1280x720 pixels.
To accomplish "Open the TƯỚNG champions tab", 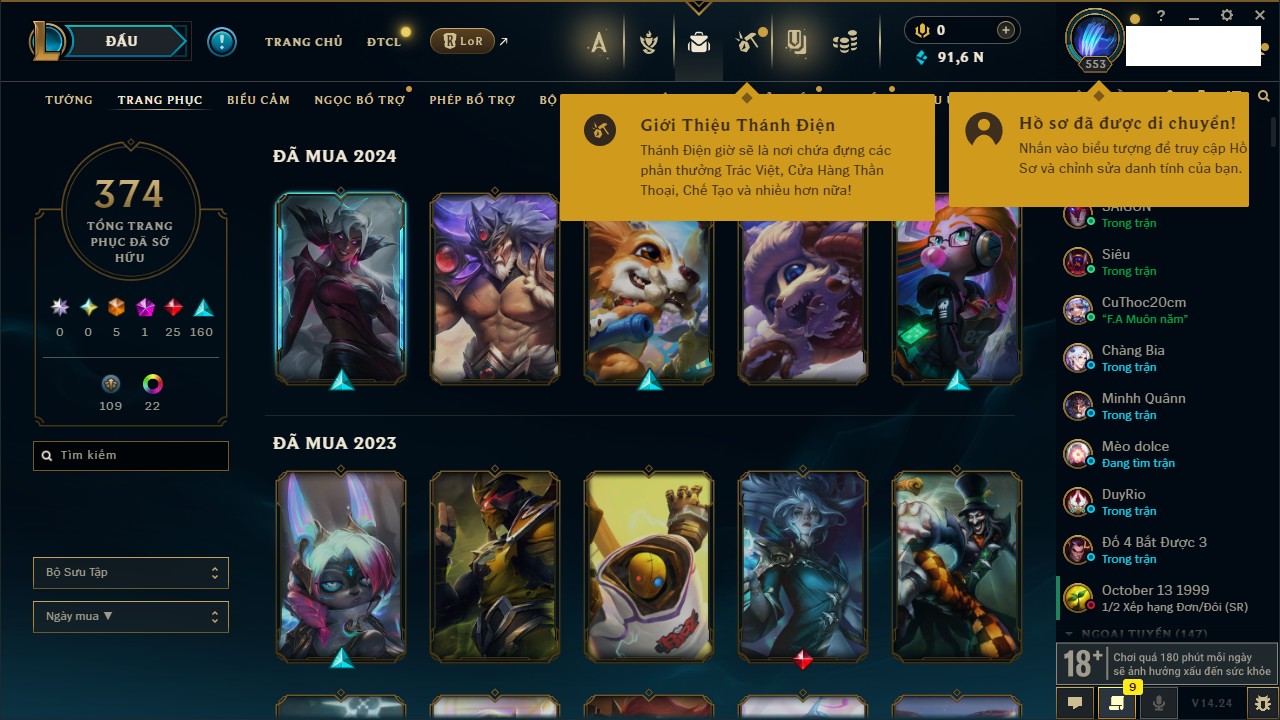I will click(x=69, y=100).
